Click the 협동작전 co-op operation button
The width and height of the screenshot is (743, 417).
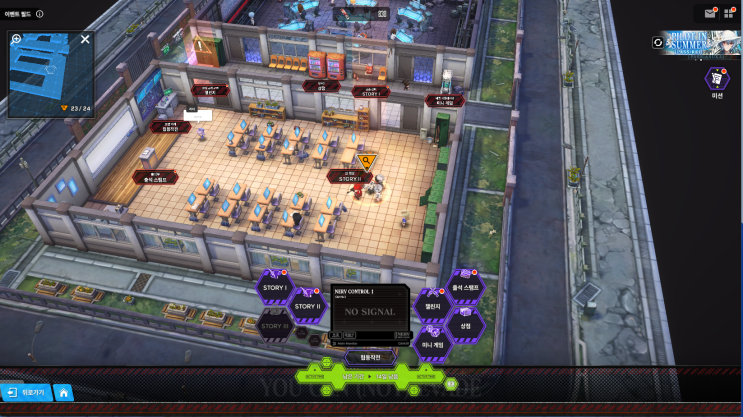tap(370, 356)
